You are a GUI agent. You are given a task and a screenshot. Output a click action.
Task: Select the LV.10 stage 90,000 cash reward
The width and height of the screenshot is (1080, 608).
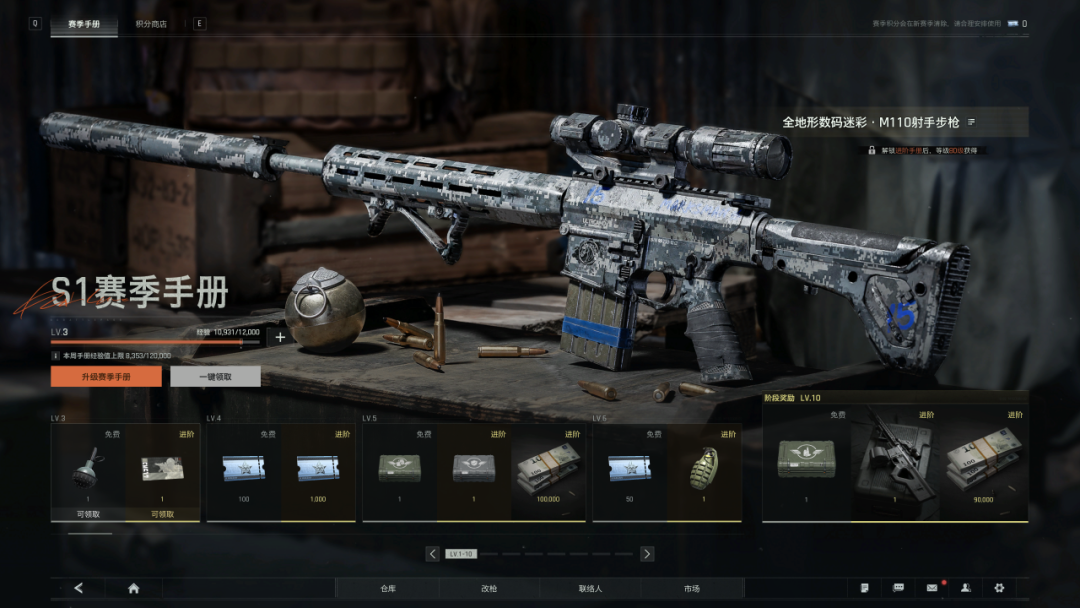tap(985, 460)
